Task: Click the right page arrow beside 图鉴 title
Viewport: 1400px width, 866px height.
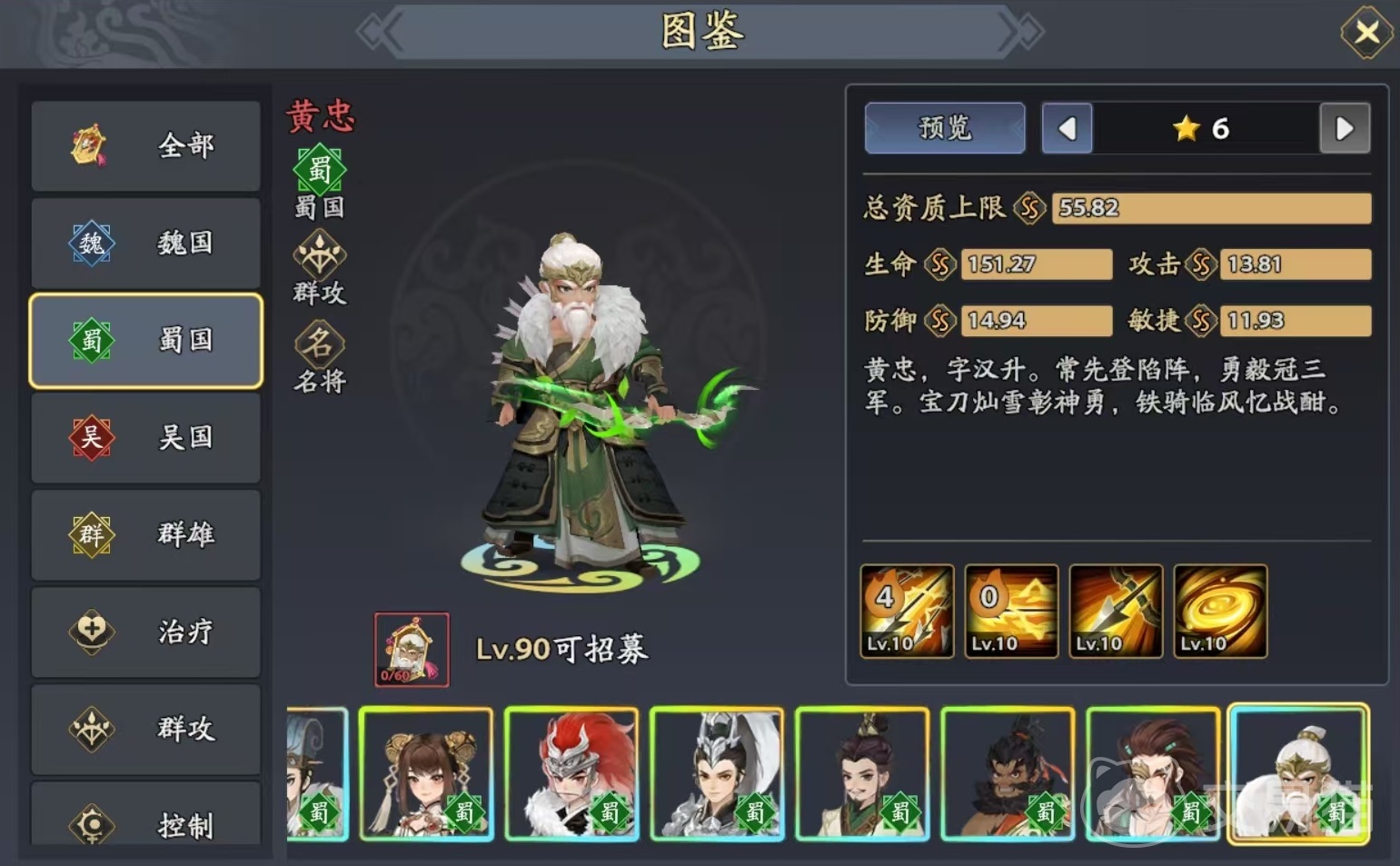Action: 1020,30
